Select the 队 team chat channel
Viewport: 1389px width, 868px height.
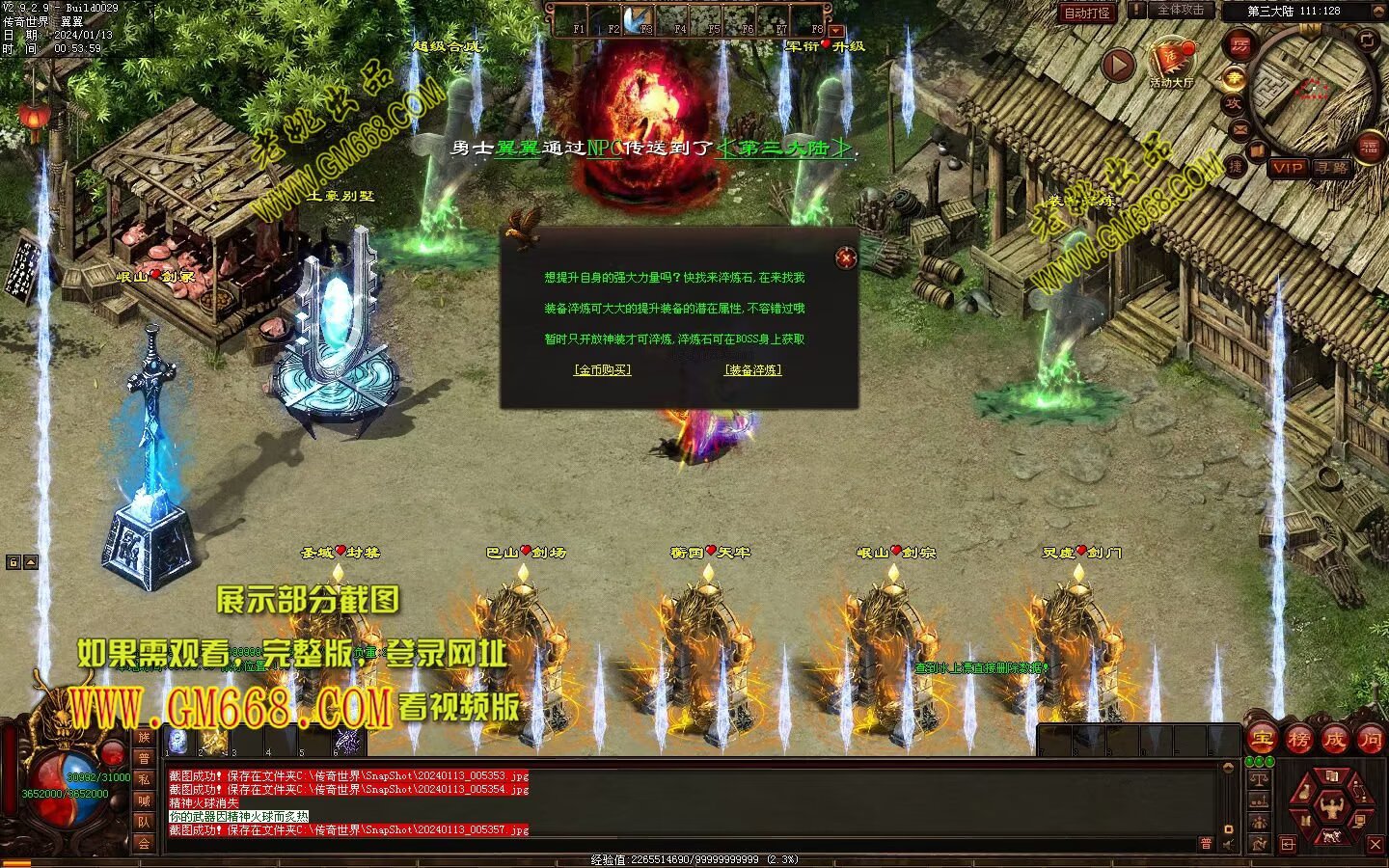click(144, 822)
